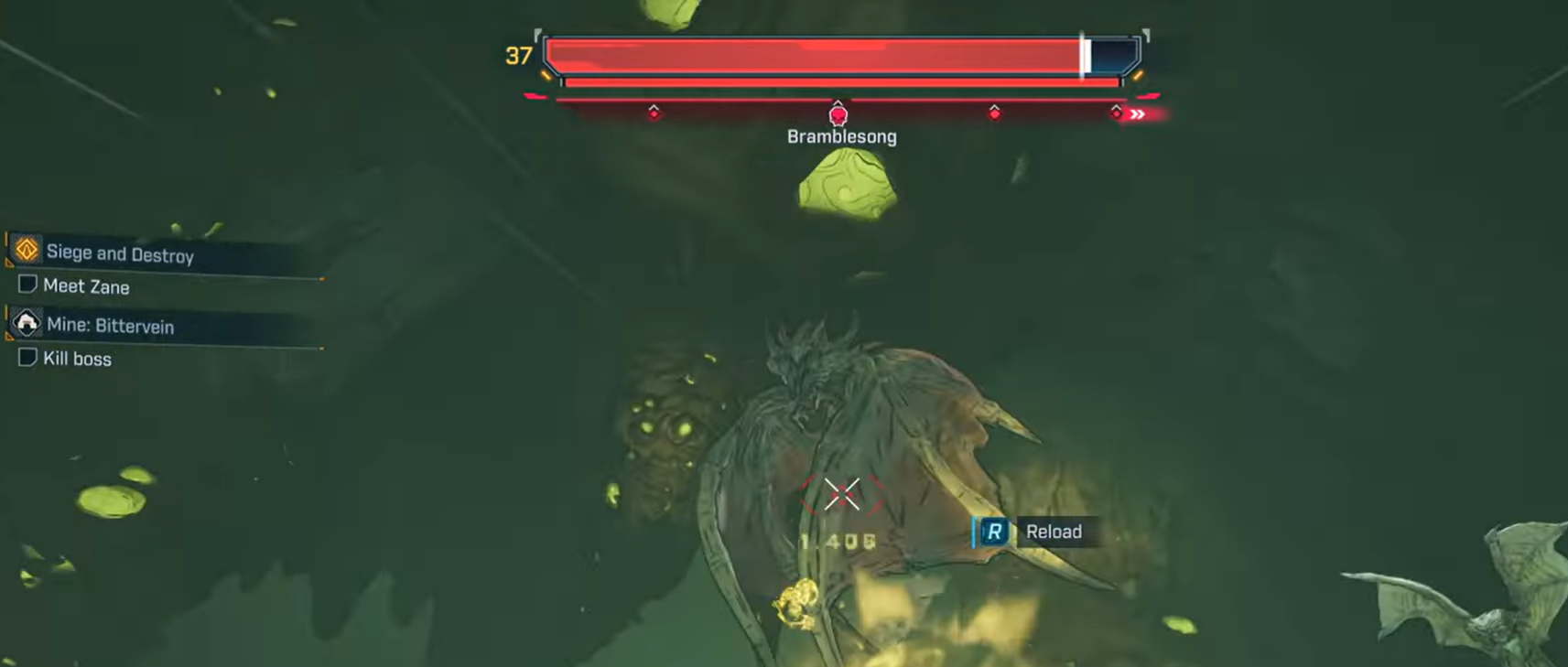The width and height of the screenshot is (1568, 667).
Task: Tick the Kill boss objective checkbox
Action: (27, 357)
